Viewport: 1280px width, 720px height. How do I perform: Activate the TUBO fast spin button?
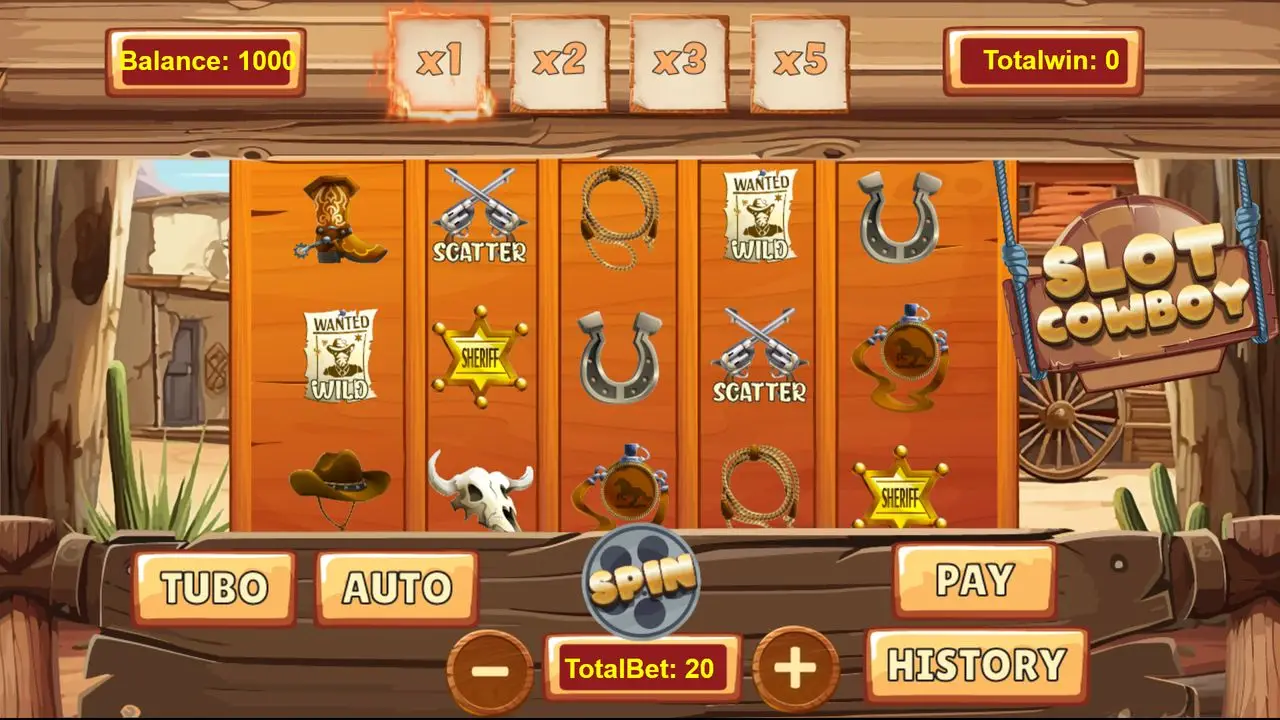[214, 588]
